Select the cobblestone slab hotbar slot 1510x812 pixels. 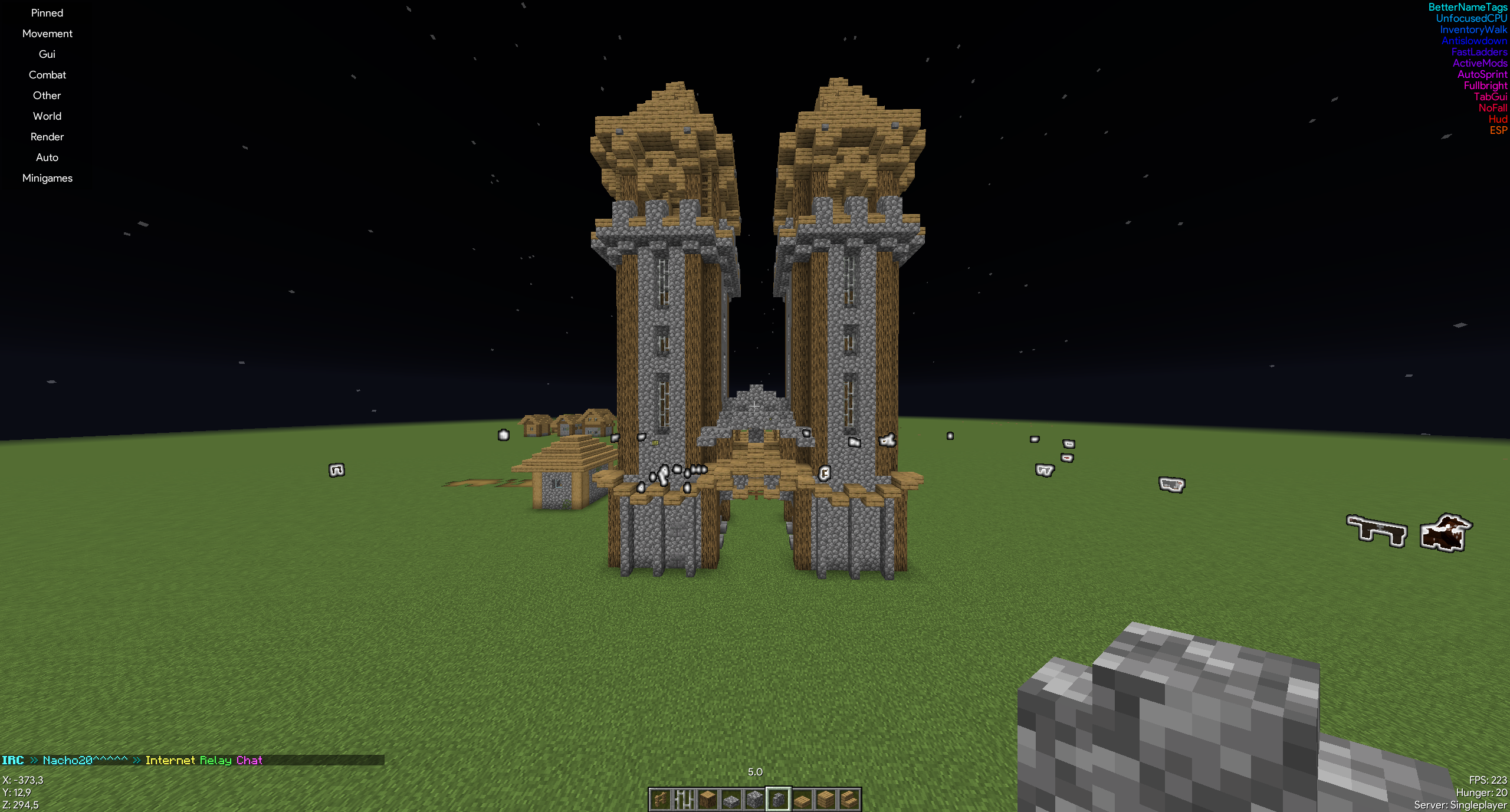[x=731, y=800]
